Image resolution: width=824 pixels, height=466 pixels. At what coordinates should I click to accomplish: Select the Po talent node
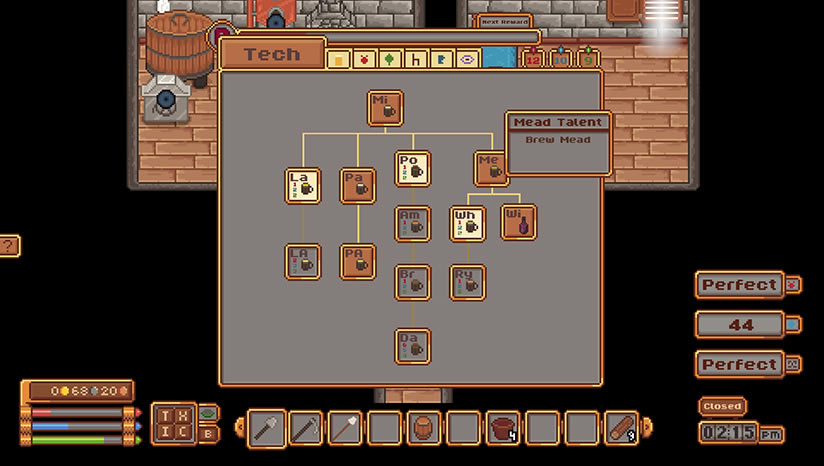(x=412, y=168)
